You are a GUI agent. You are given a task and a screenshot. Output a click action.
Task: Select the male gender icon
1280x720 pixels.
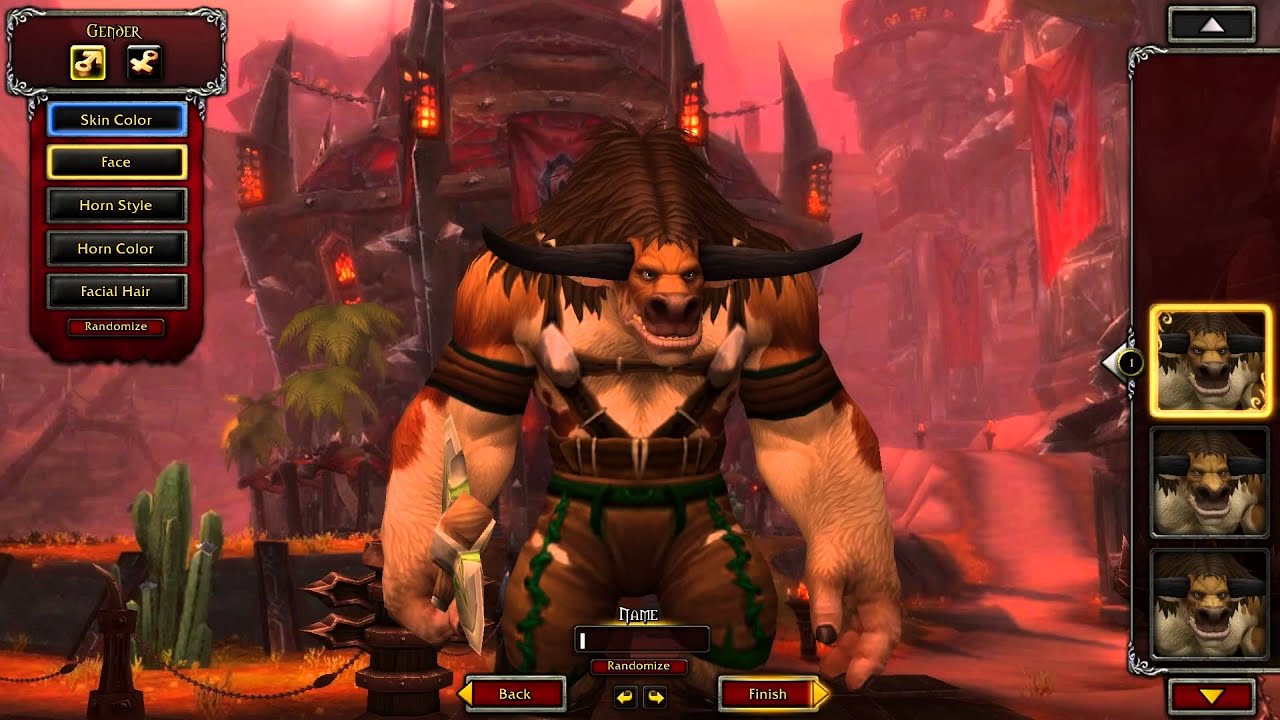pyautogui.click(x=88, y=63)
